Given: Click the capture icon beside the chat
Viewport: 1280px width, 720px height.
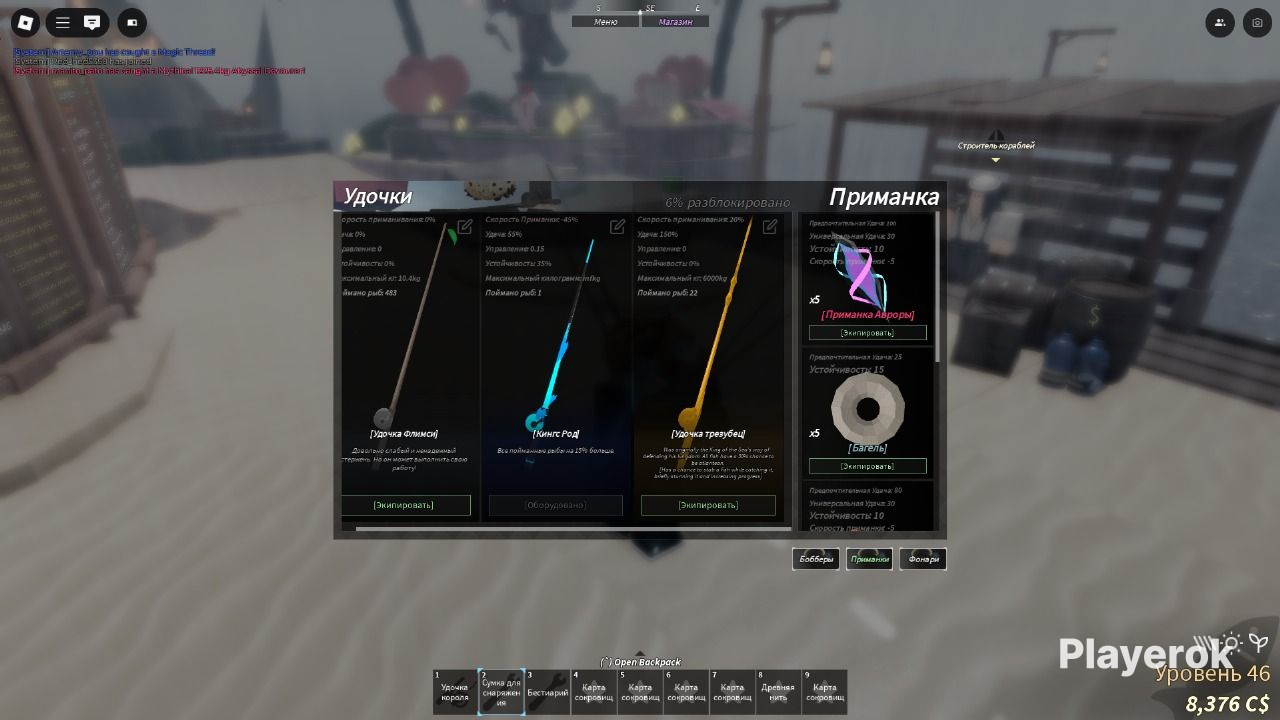Looking at the screenshot, I should point(131,22).
